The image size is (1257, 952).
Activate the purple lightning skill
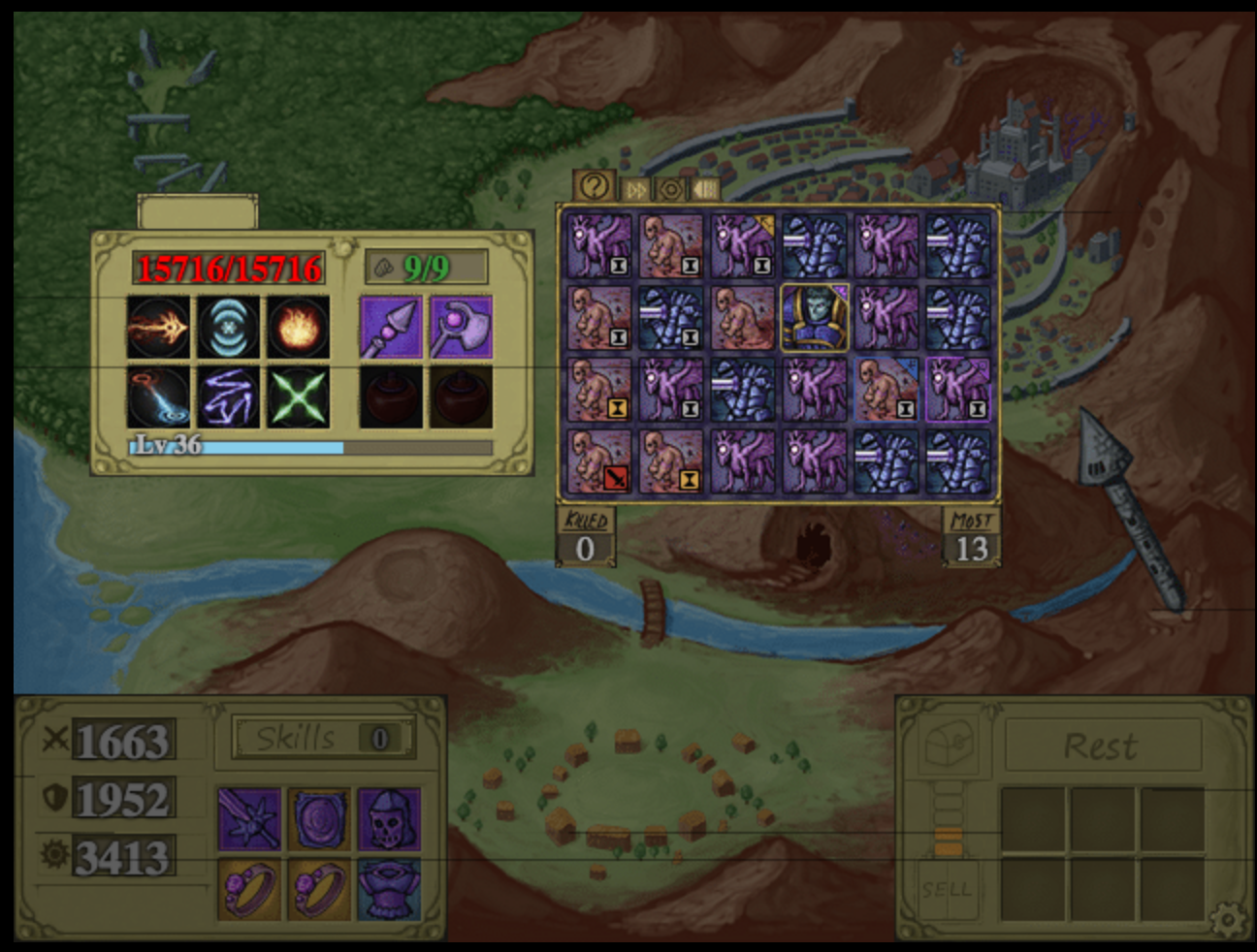229,397
